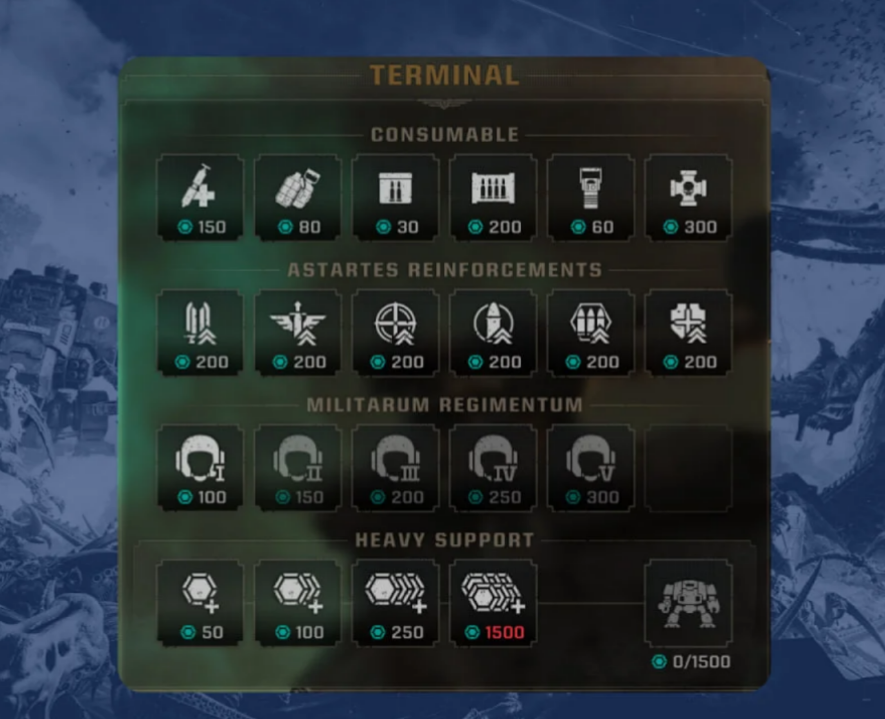Select the twin swords Astartes reinforcement
The height and width of the screenshot is (719, 885).
[200, 332]
